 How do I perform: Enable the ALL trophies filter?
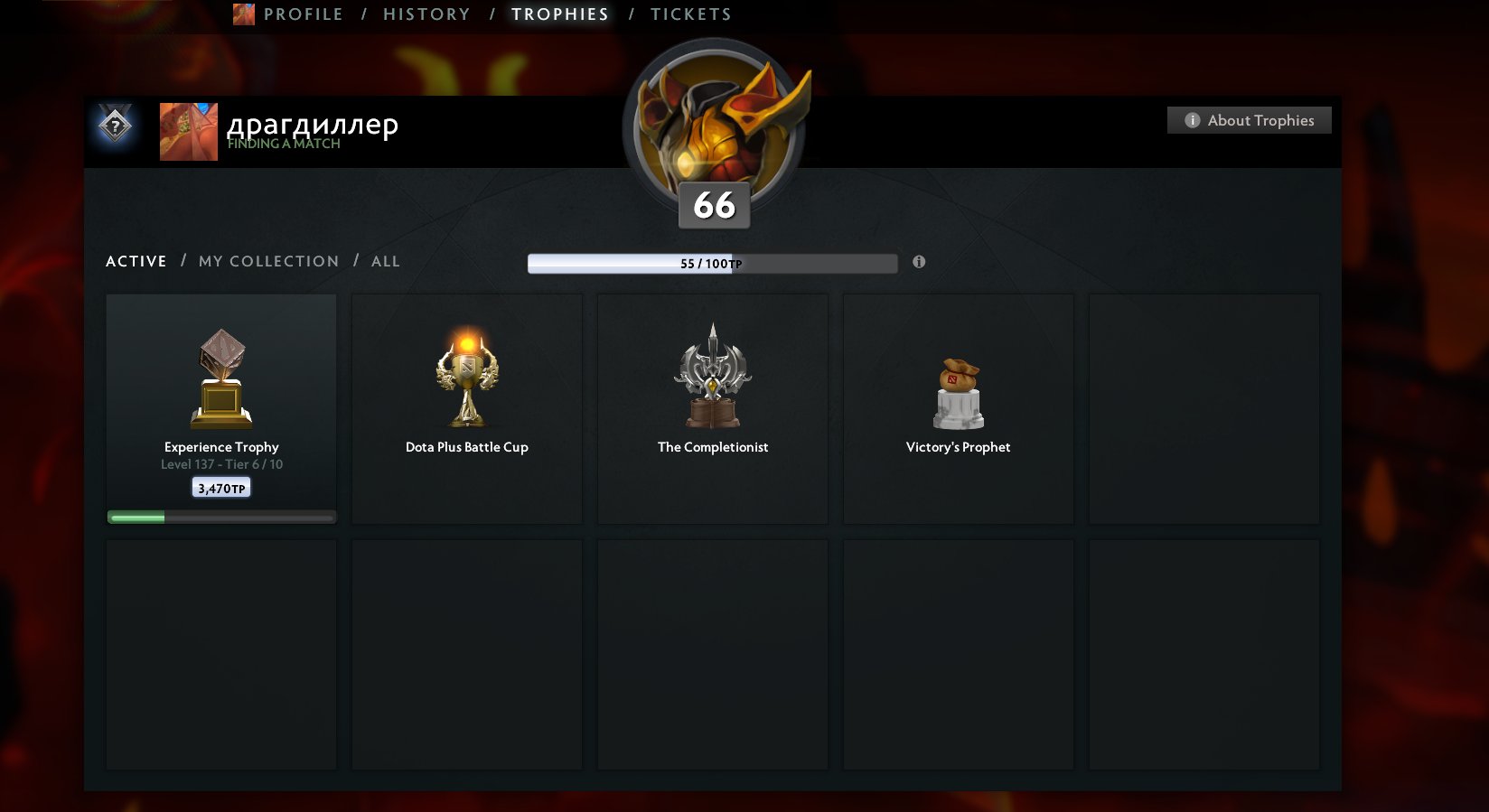pos(386,261)
